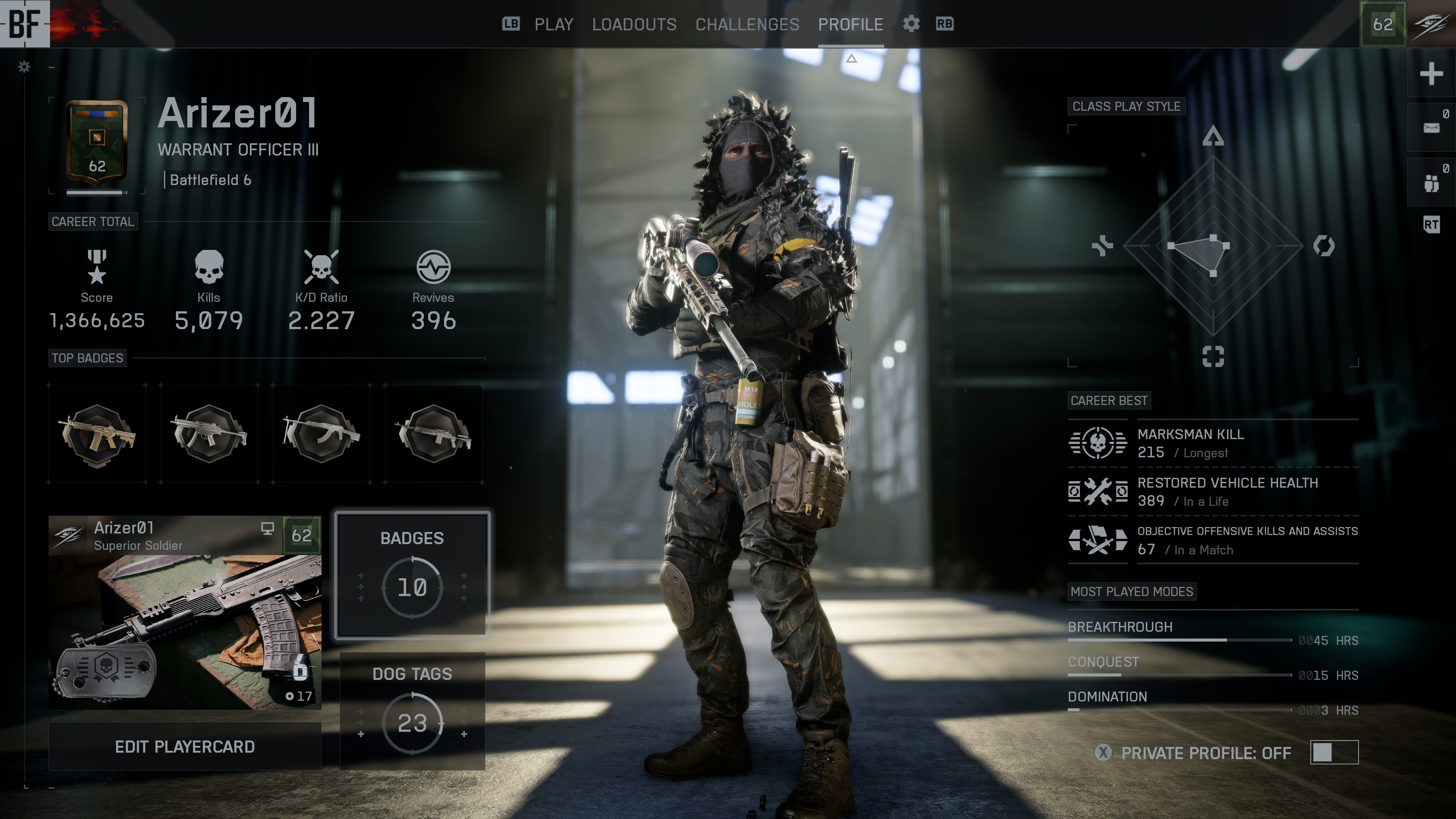Viewport: 1456px width, 819px height.
Task: Open the mail envelope icon
Action: [x=1431, y=128]
